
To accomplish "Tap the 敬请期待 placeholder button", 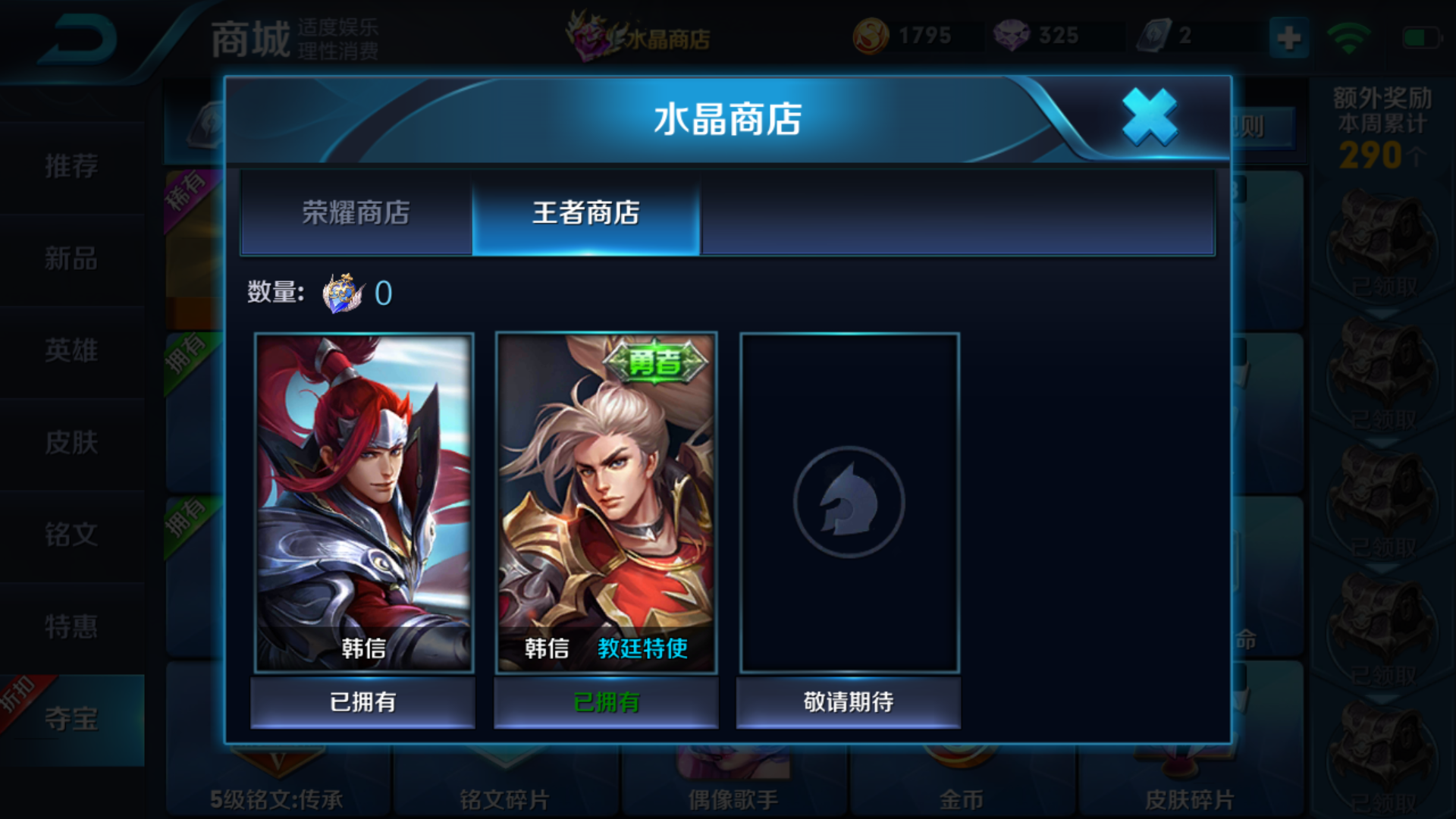I will point(848,701).
